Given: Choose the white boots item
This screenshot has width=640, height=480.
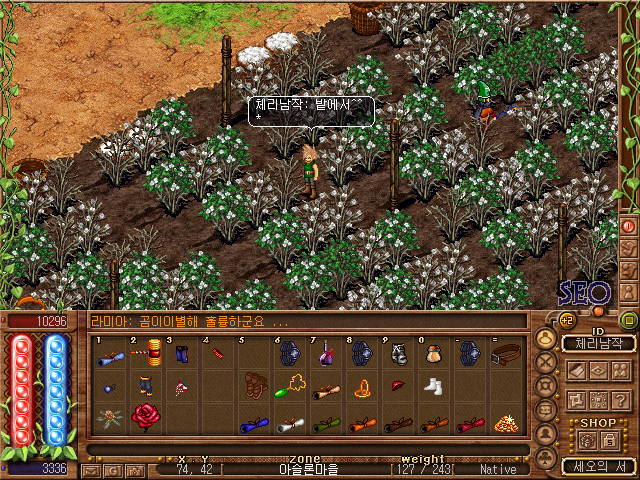Looking at the screenshot, I should (432, 385).
